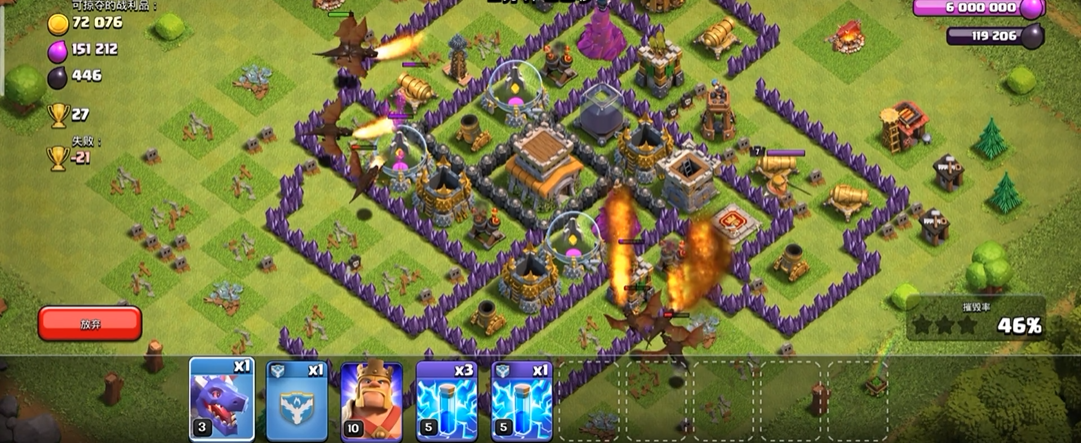Tap the red surrender button (放弃)
1081x443 pixels.
click(x=90, y=323)
